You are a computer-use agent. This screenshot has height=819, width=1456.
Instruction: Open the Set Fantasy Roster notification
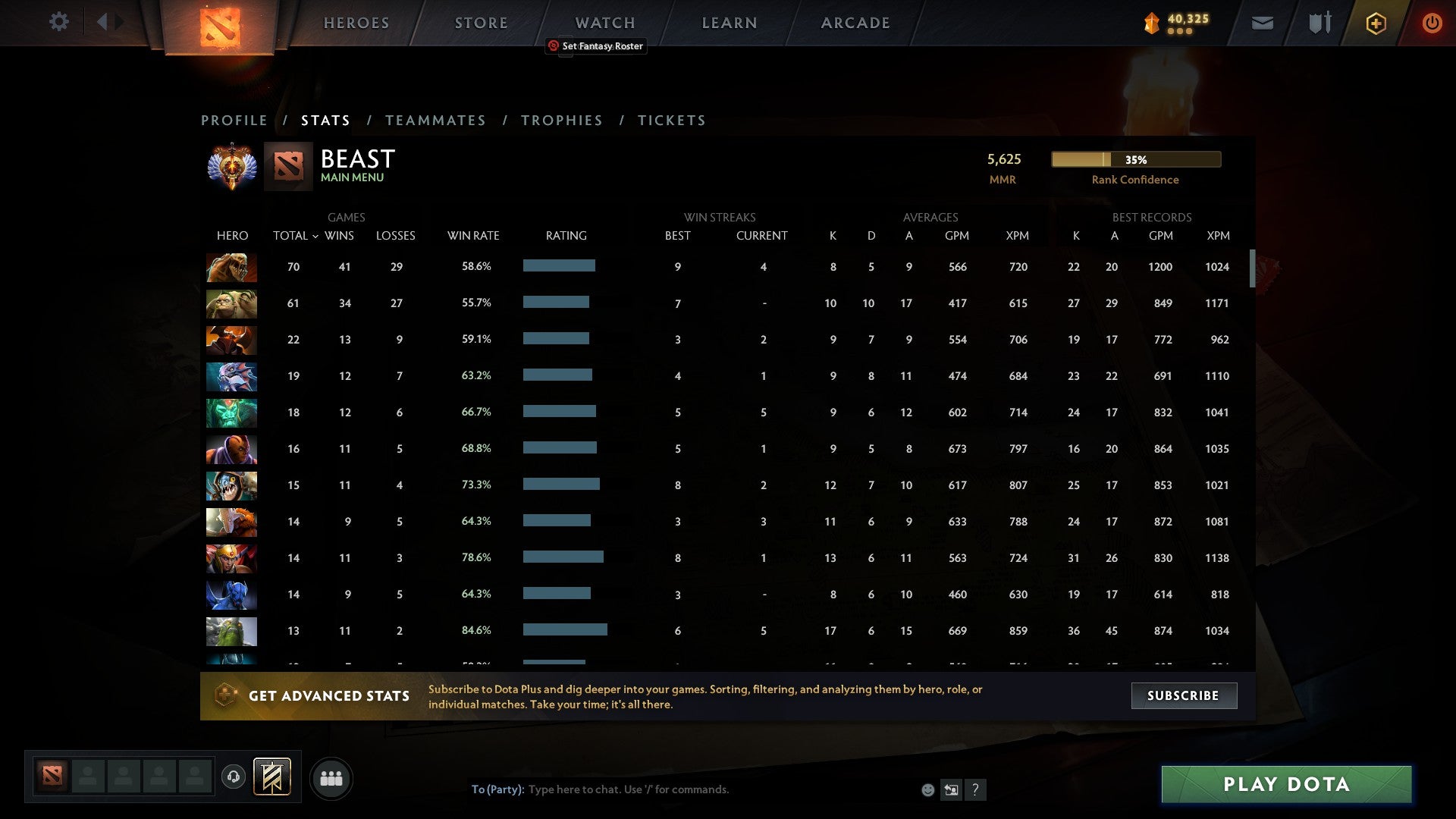(x=595, y=45)
